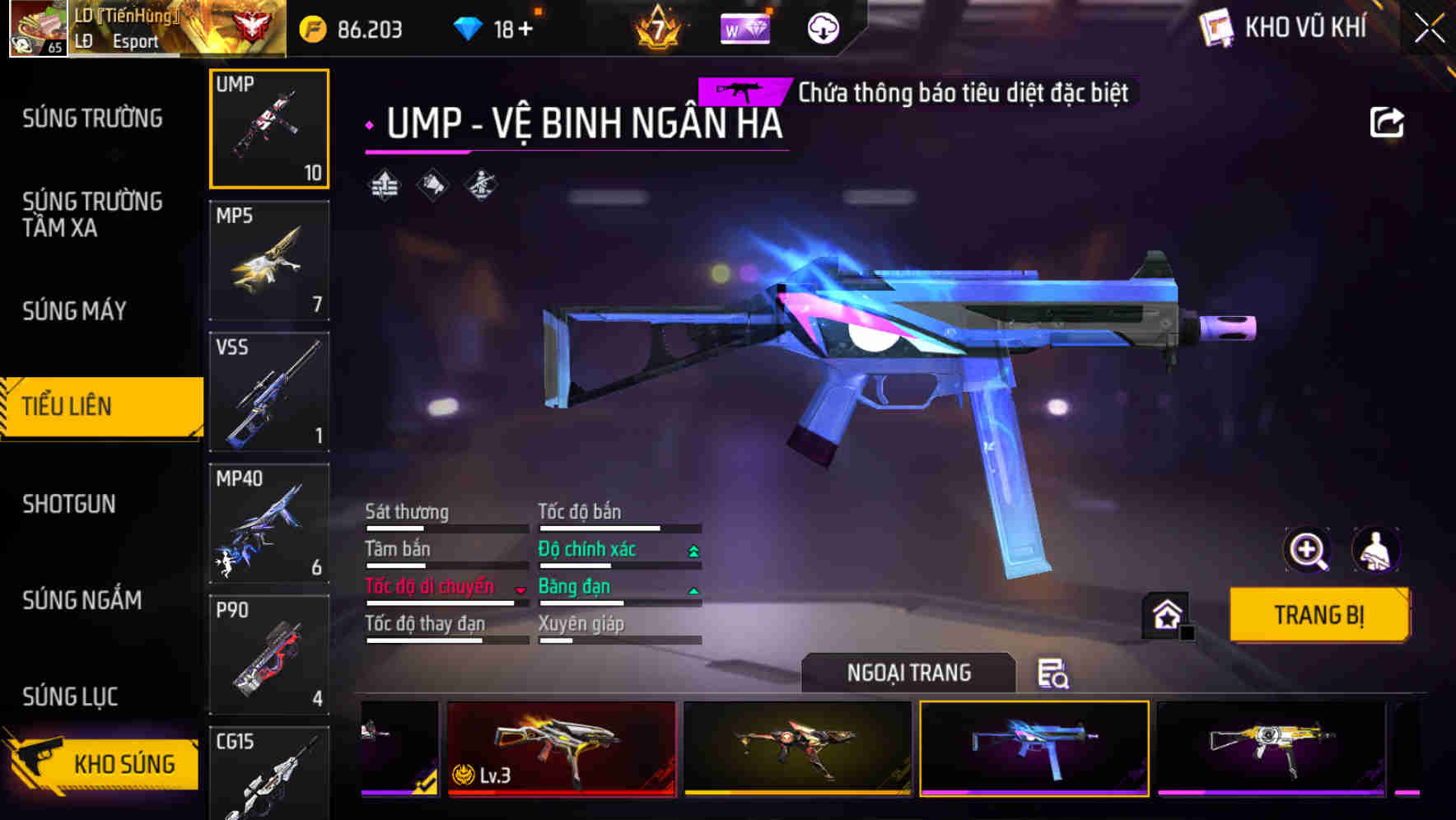Open the home-with-star icon near TRANG BỊ
This screenshot has height=820, width=1456.
pyautogui.click(x=1167, y=614)
